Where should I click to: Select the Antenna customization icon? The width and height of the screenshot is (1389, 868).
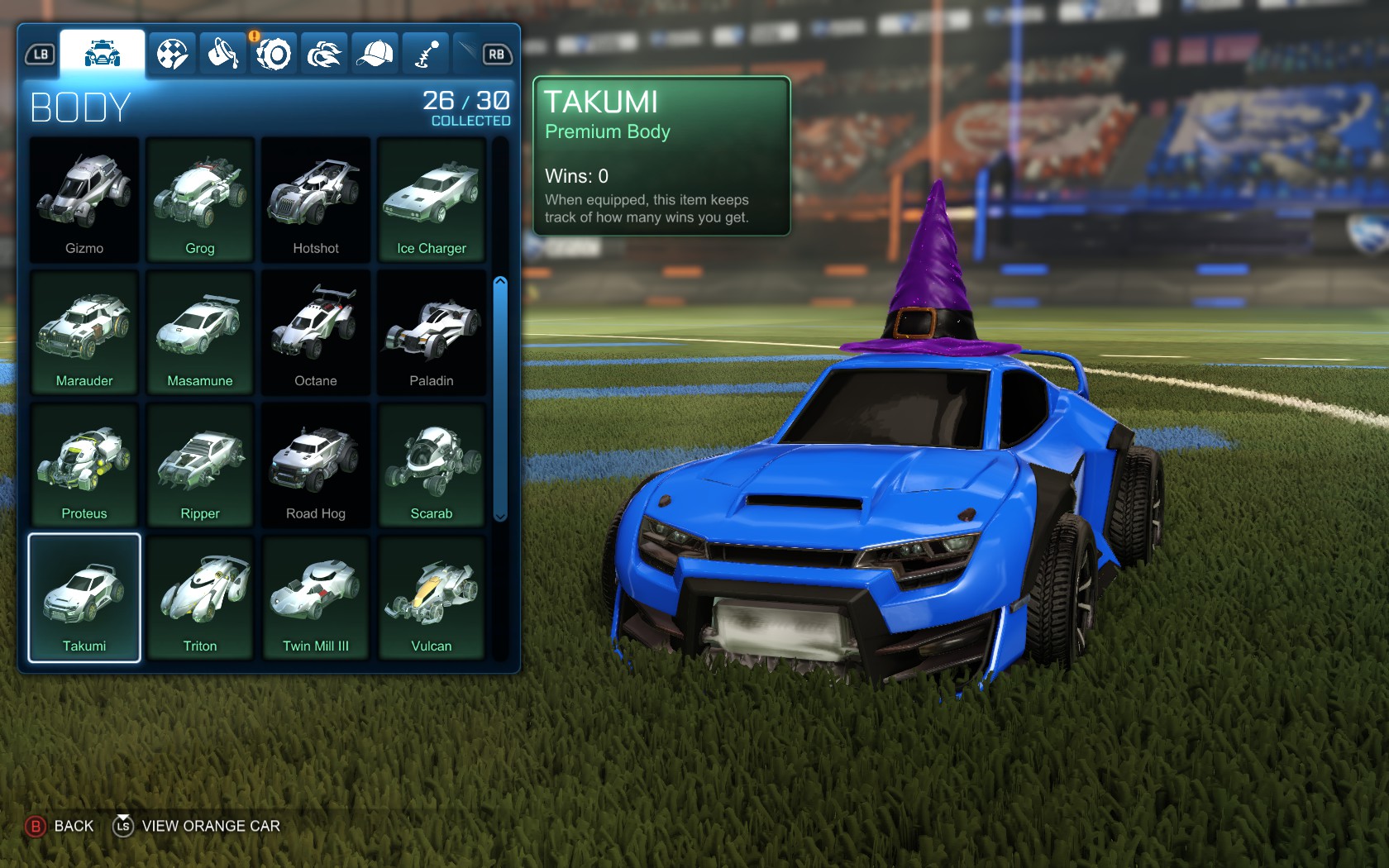[x=425, y=52]
